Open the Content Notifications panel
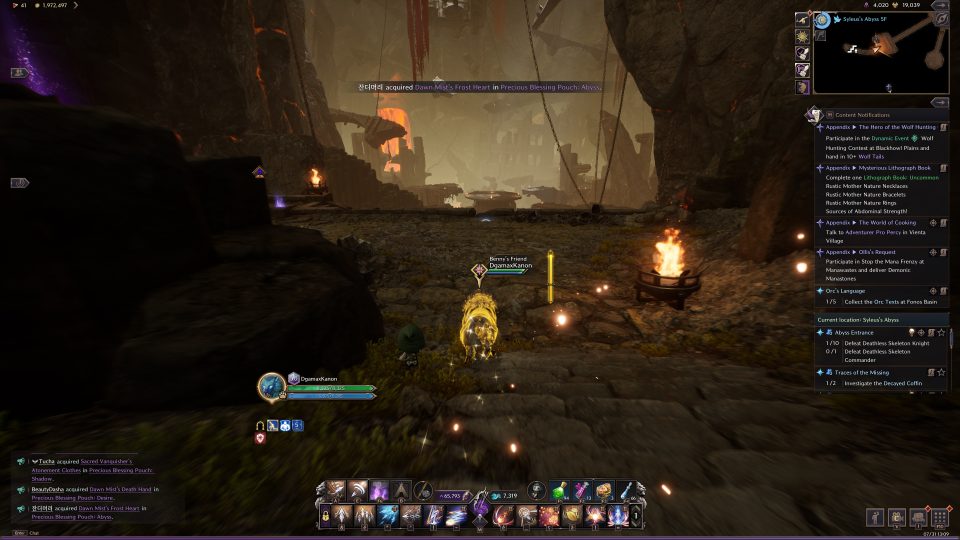 point(862,115)
